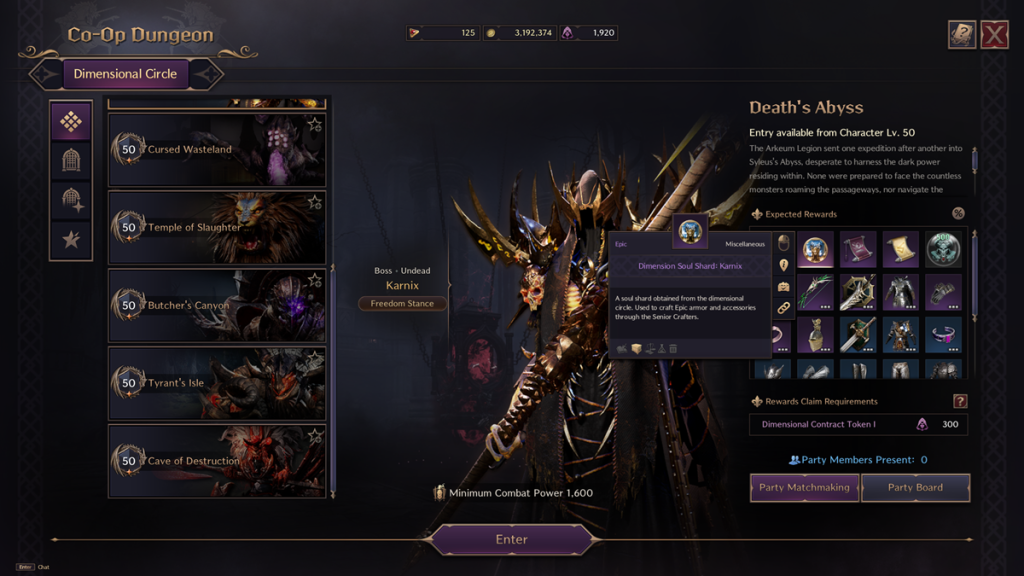1024x576 pixels.
Task: Open the help guide icon beside close
Action: coord(962,35)
